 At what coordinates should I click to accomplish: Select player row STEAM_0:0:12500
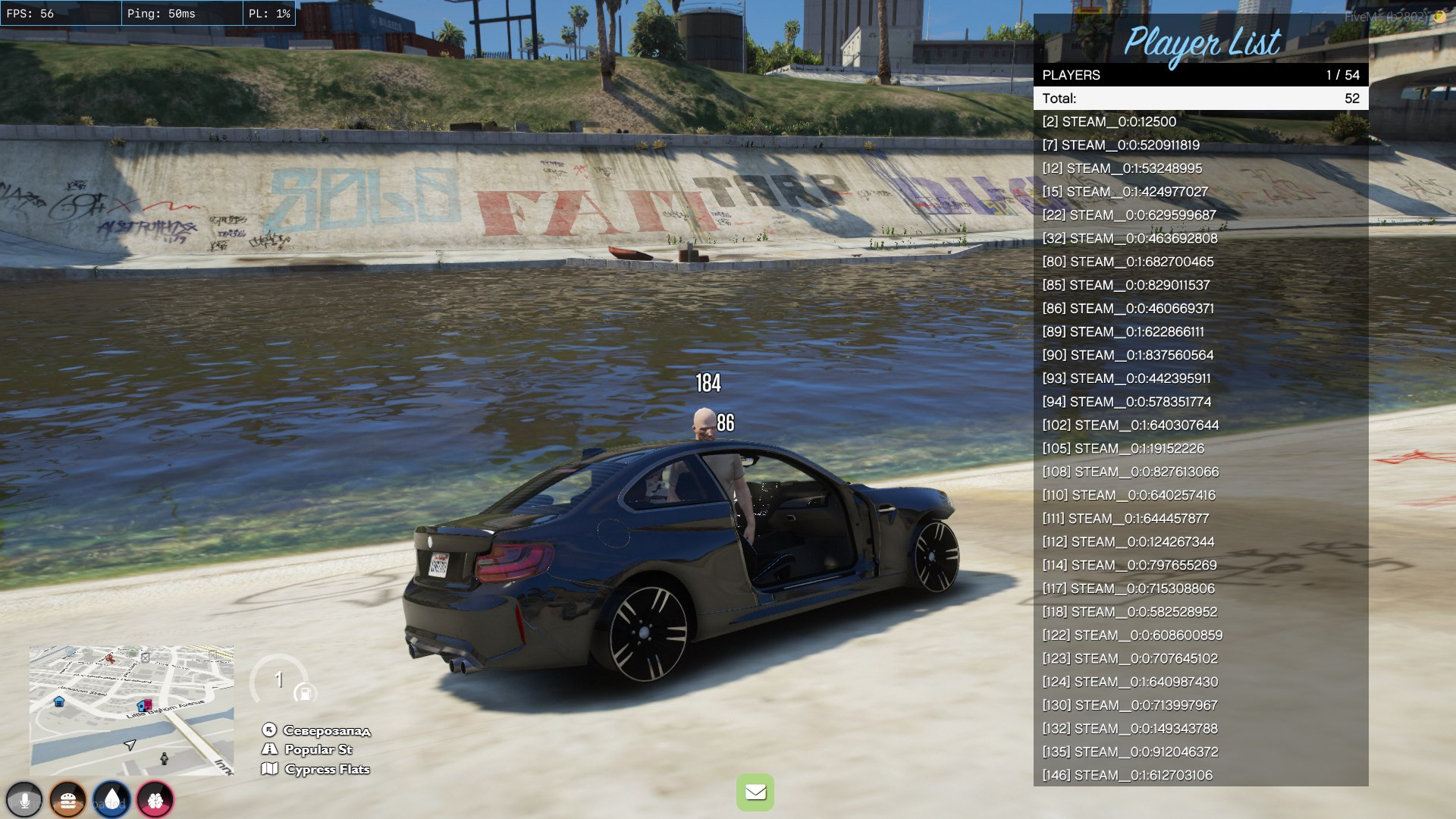(1200, 121)
